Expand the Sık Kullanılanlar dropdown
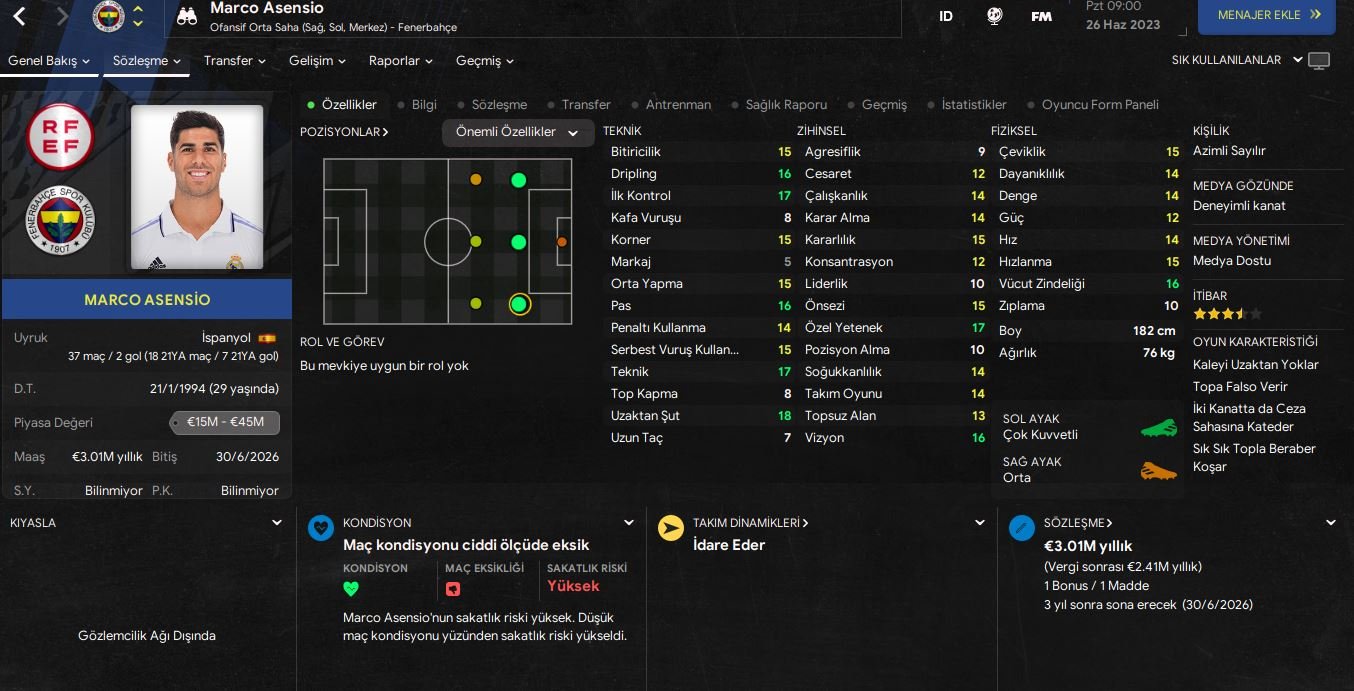 (x=1237, y=60)
